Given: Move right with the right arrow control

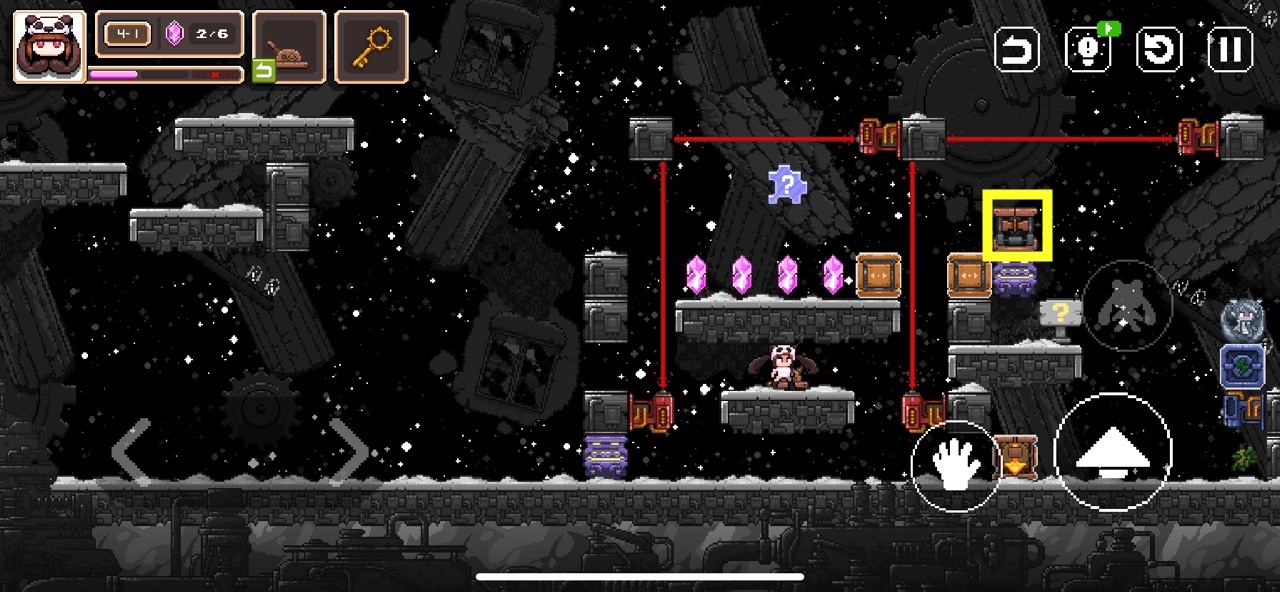Looking at the screenshot, I should pos(349,450).
